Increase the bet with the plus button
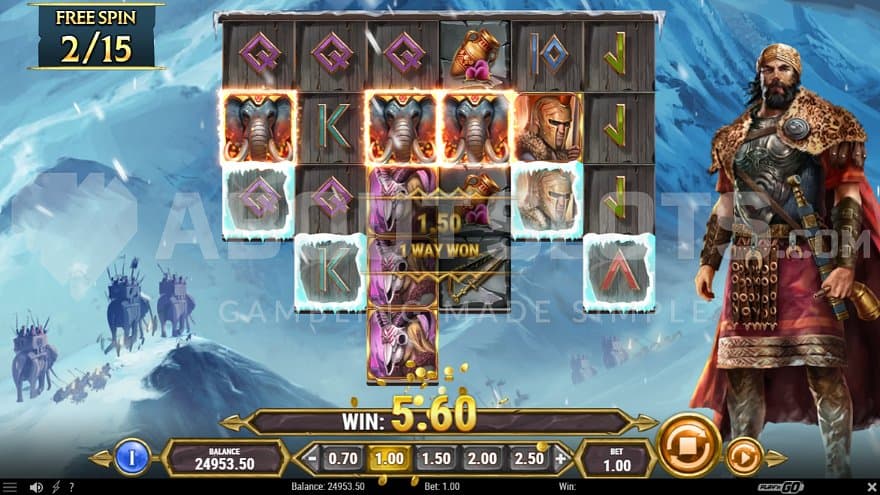The image size is (880, 495). [x=560, y=459]
